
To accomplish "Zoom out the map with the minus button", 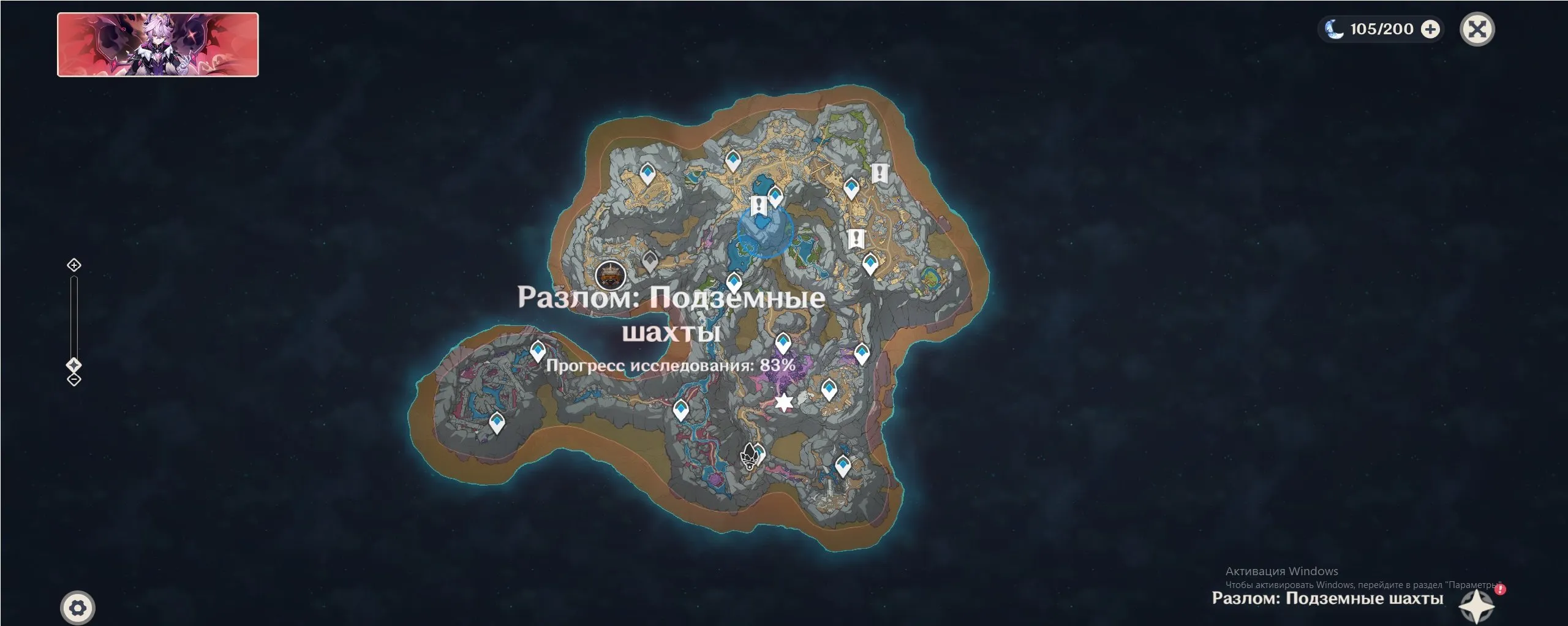I will click(74, 380).
